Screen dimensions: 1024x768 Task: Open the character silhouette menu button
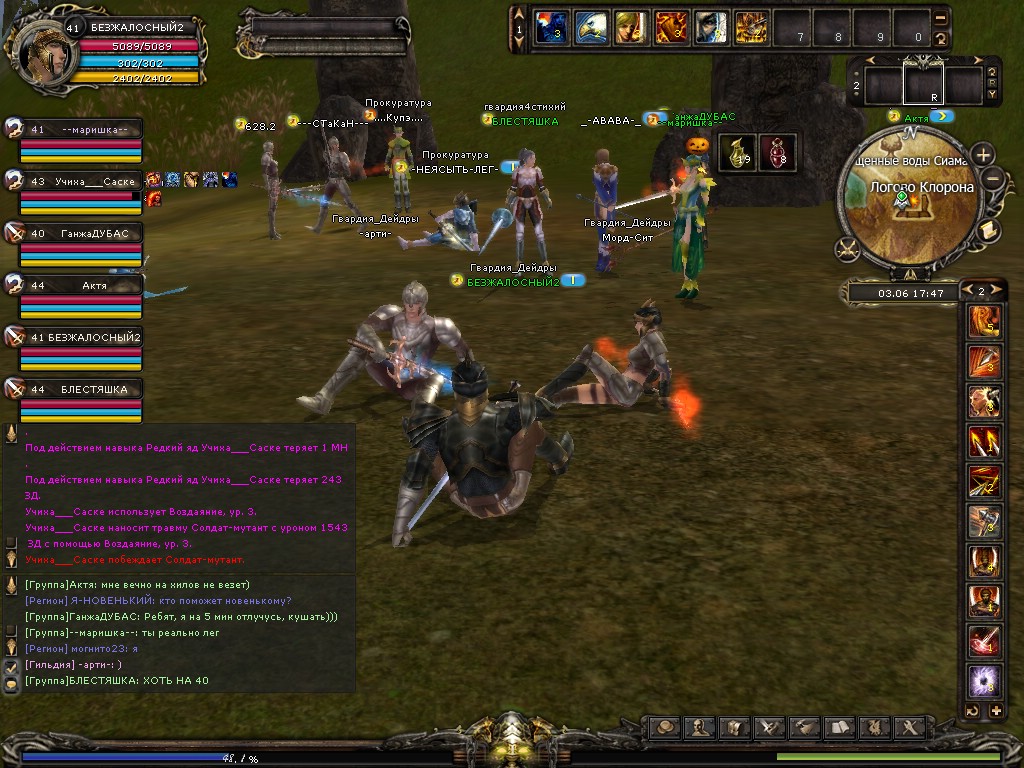click(x=700, y=727)
